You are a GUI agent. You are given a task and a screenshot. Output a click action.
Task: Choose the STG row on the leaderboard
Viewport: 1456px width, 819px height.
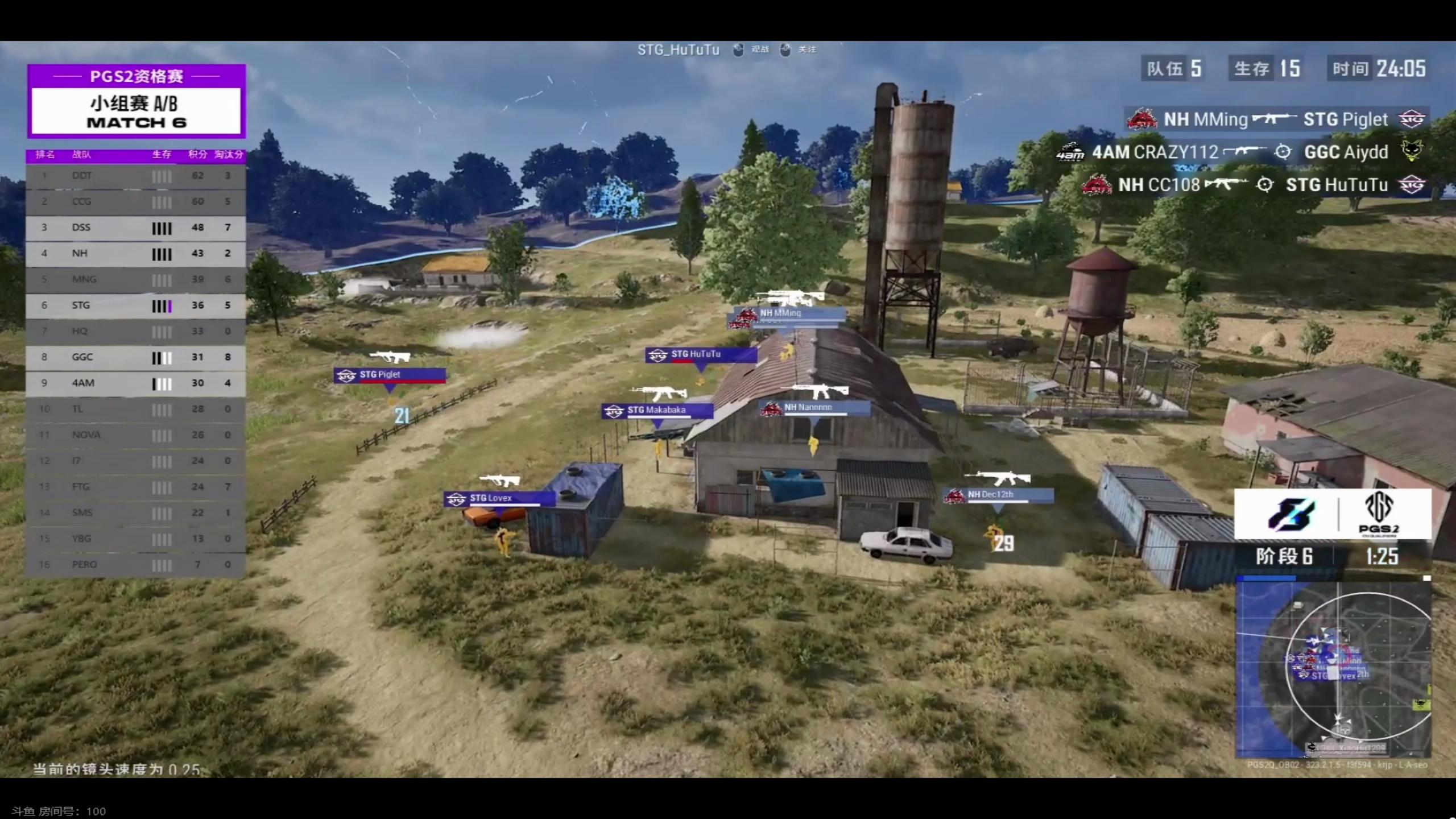point(135,305)
